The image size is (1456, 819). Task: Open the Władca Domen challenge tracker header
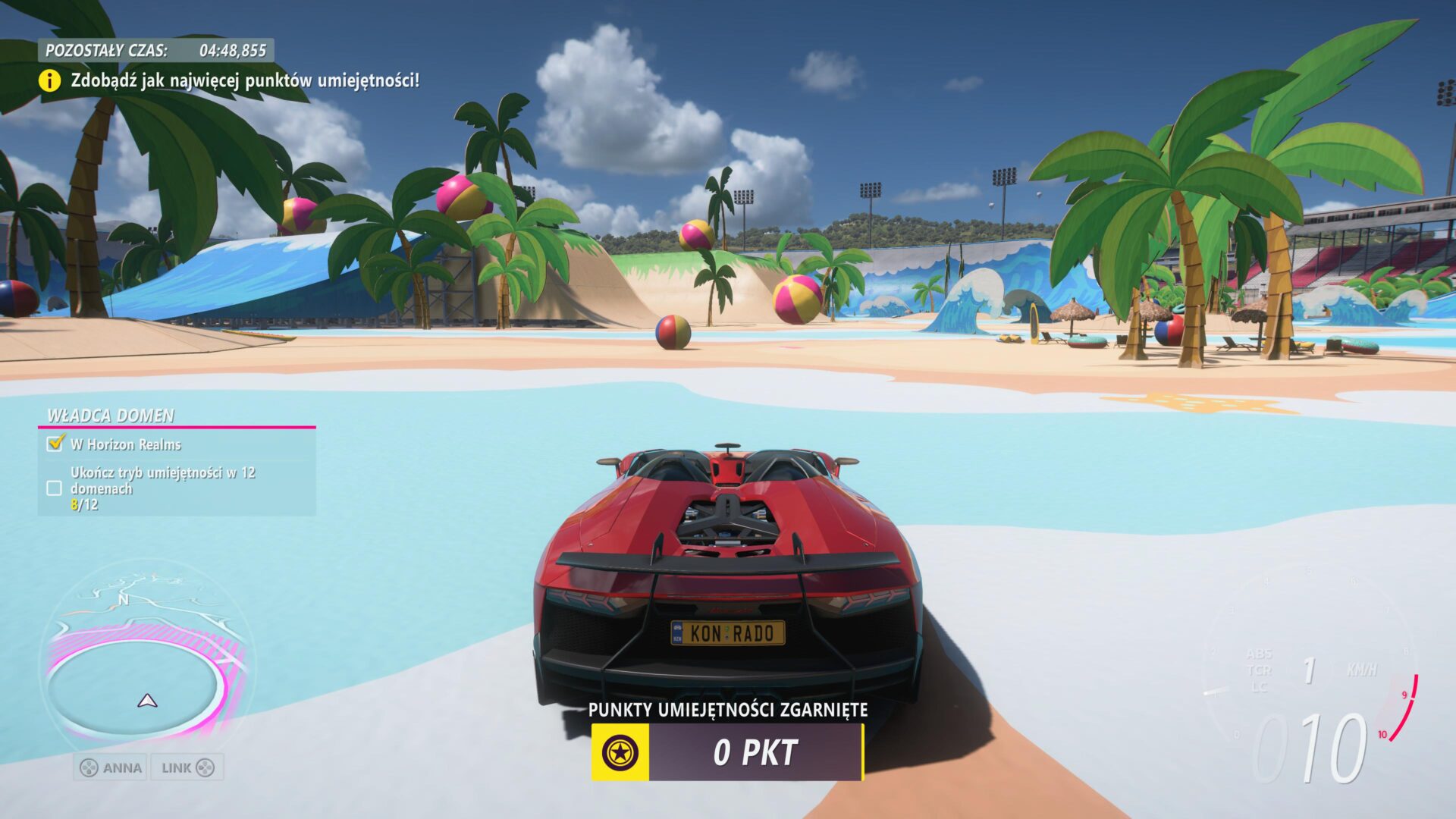(x=111, y=416)
